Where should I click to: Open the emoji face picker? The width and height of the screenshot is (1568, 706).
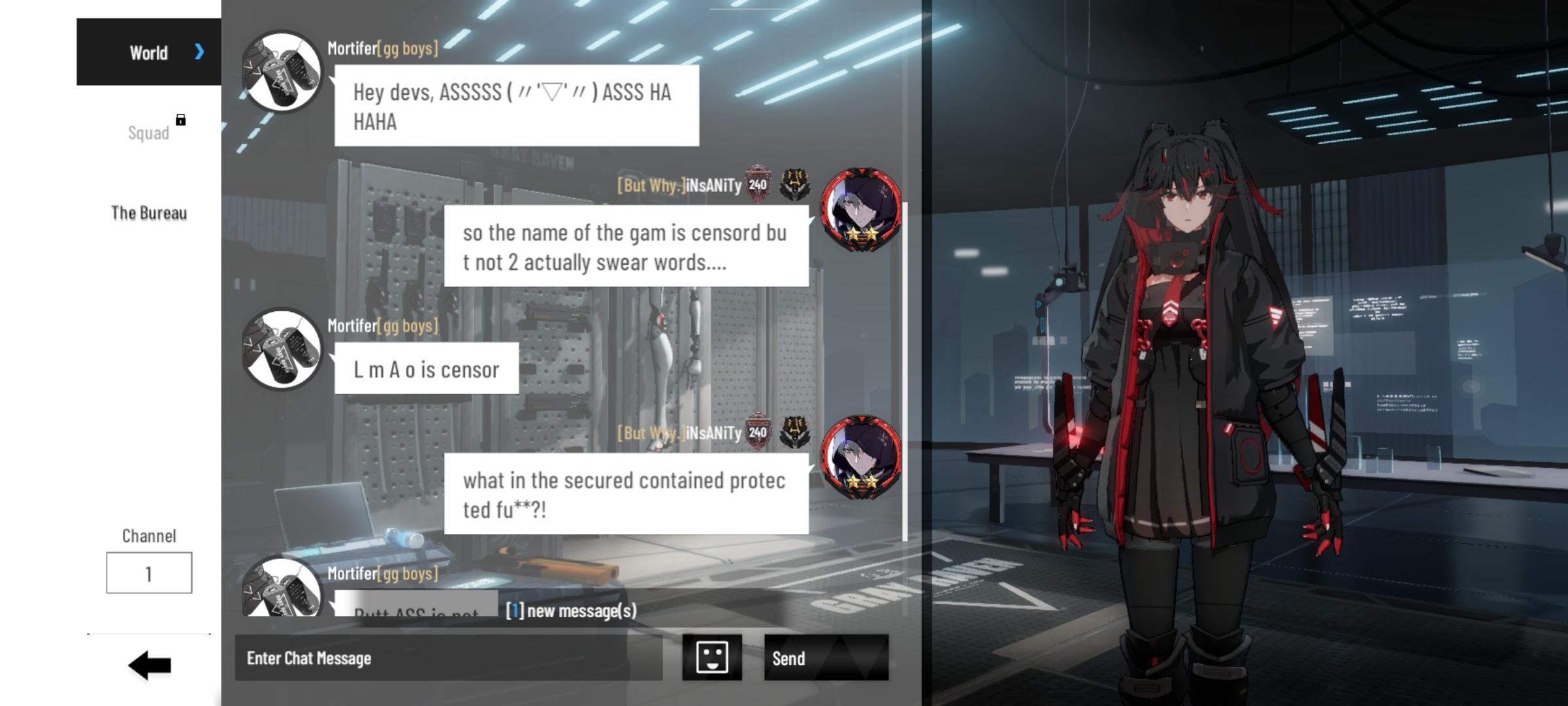(x=711, y=657)
